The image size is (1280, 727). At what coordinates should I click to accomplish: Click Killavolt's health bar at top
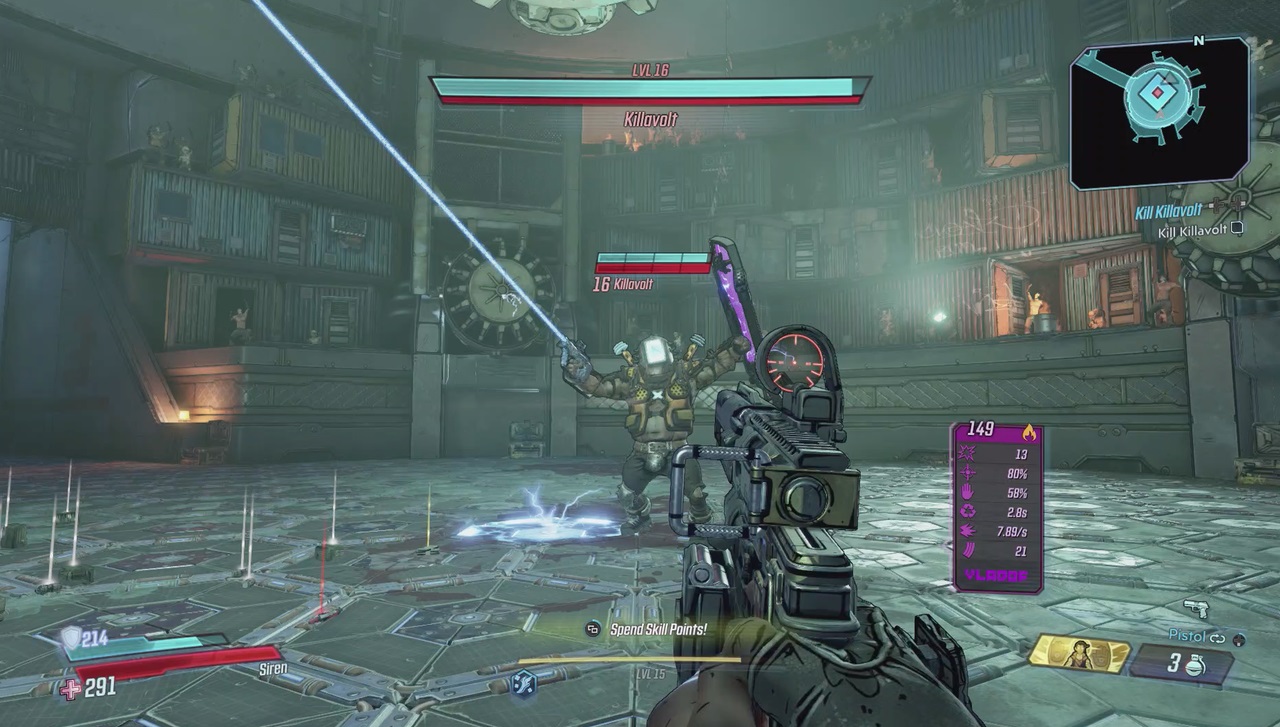[647, 88]
